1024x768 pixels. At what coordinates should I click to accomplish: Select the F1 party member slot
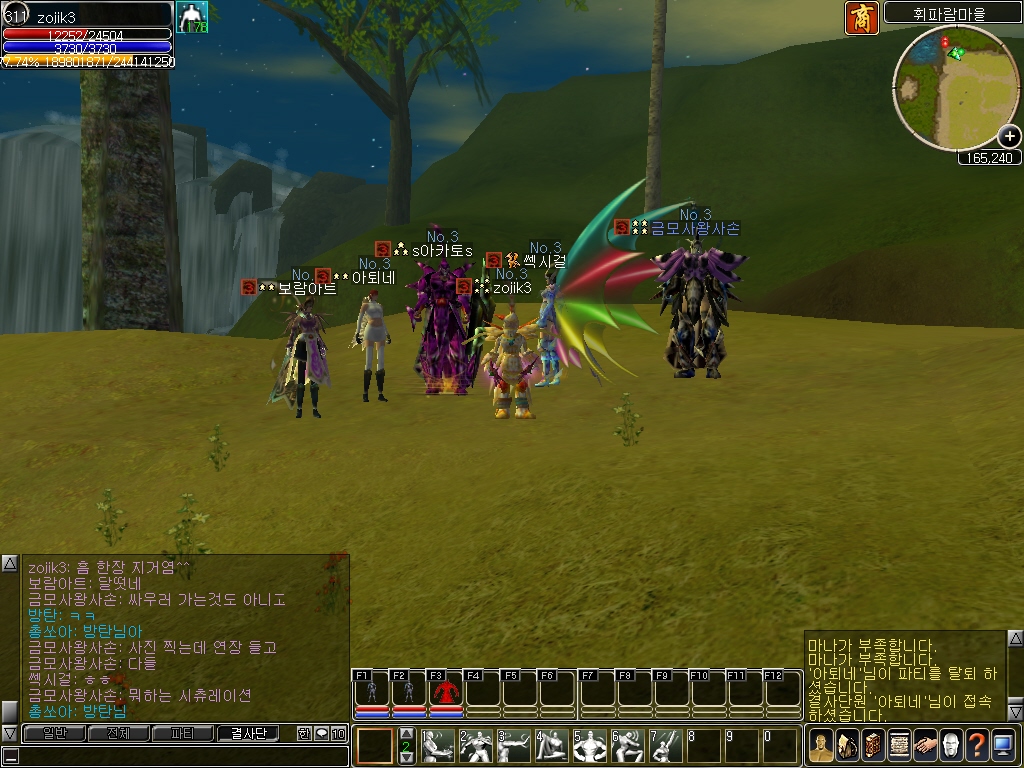pyautogui.click(x=372, y=692)
